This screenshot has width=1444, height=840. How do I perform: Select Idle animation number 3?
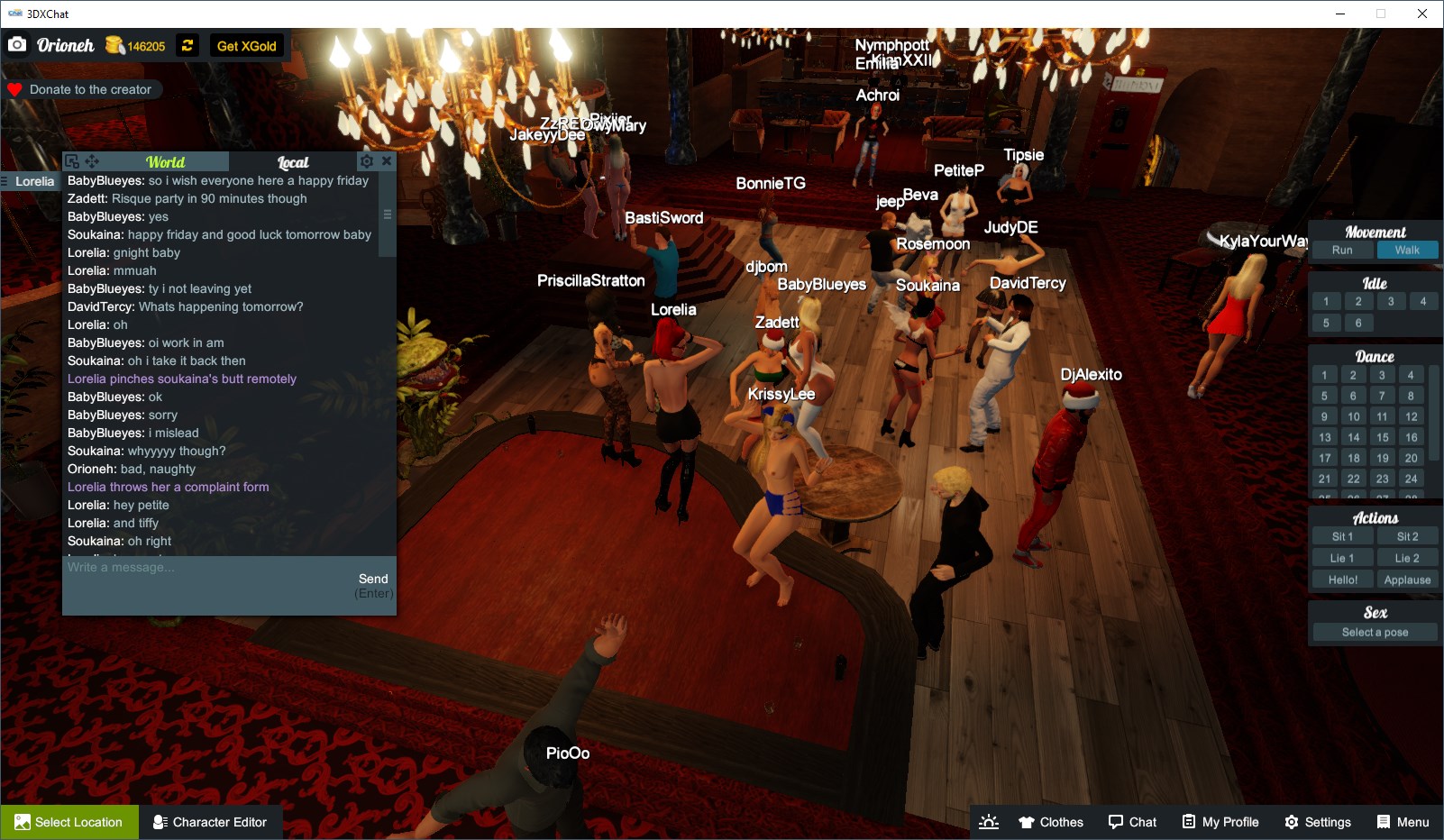(x=1391, y=301)
